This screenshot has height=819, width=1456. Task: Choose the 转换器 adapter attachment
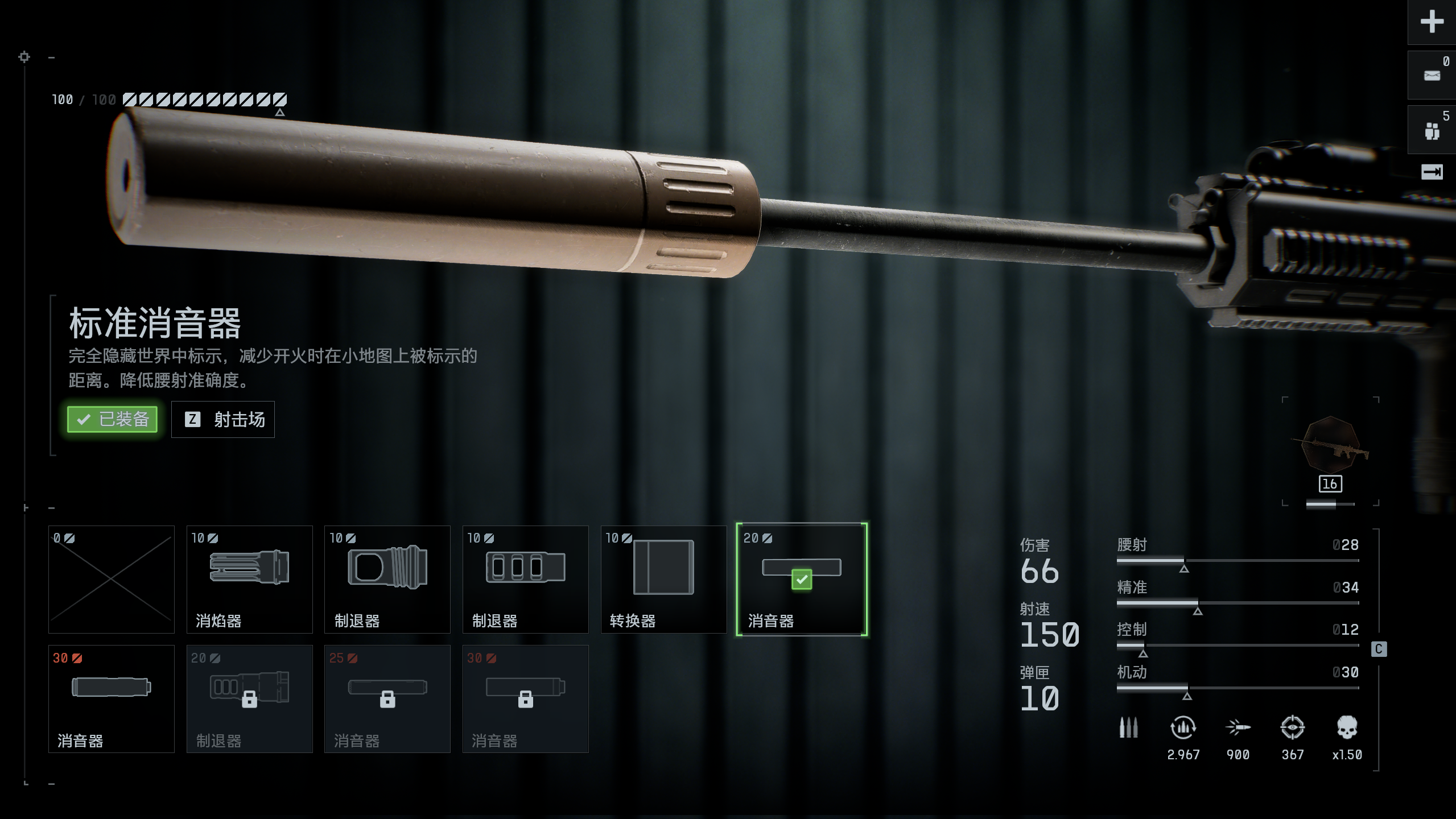(663, 579)
